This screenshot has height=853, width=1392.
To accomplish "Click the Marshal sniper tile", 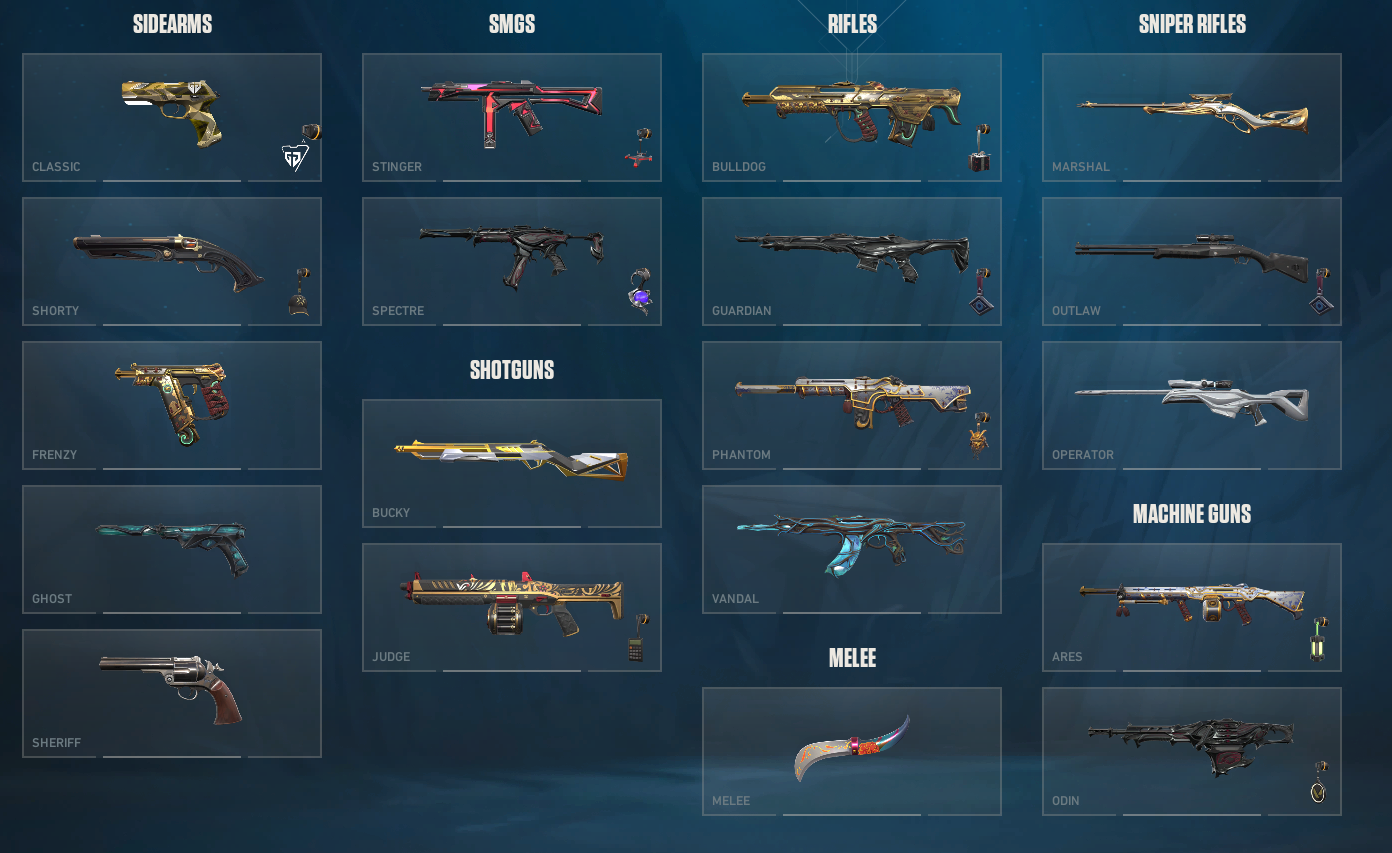I will (1192, 117).
